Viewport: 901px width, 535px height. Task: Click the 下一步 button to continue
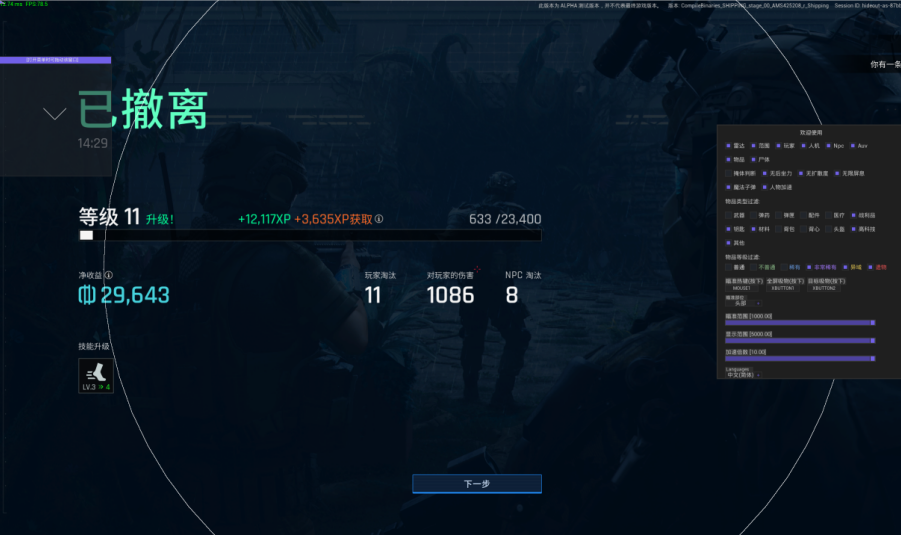click(x=476, y=484)
